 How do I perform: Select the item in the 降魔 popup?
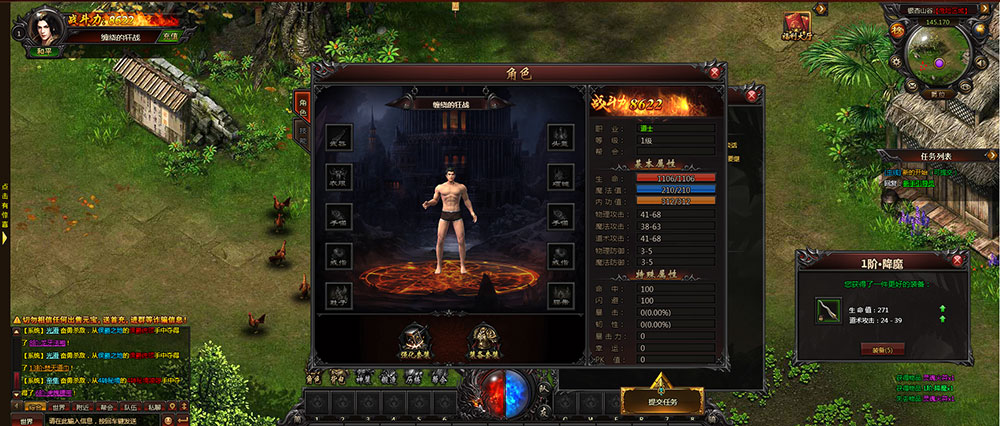coord(827,311)
